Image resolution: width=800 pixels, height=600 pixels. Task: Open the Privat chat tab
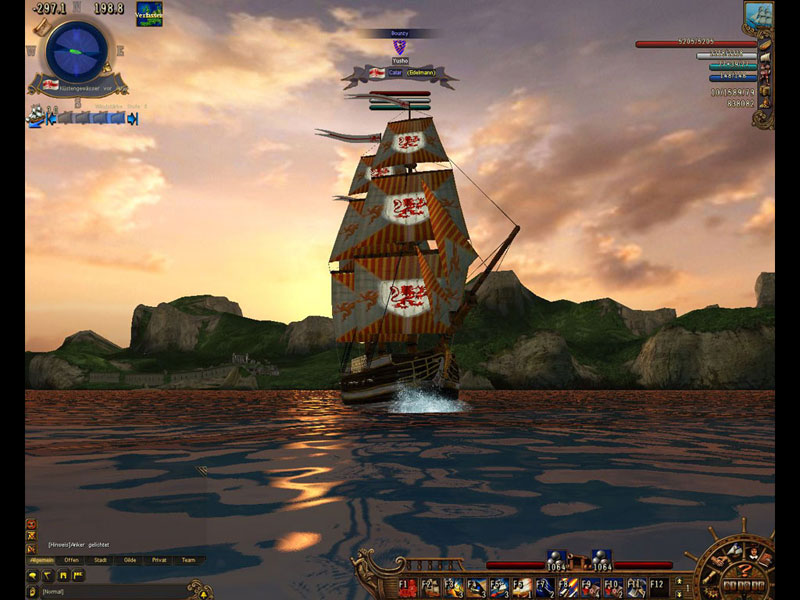click(159, 560)
